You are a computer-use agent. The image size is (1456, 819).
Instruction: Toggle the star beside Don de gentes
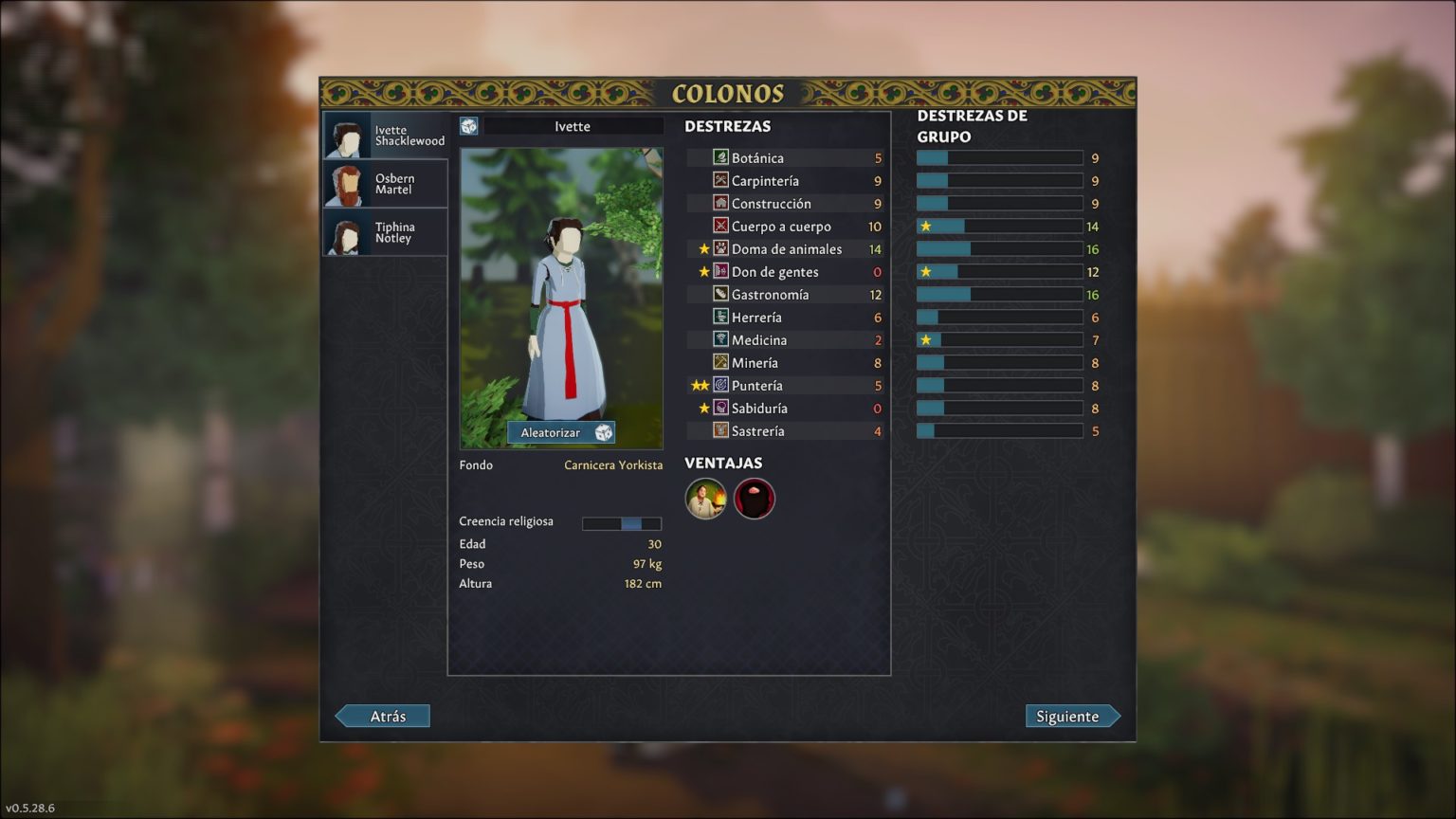click(702, 271)
